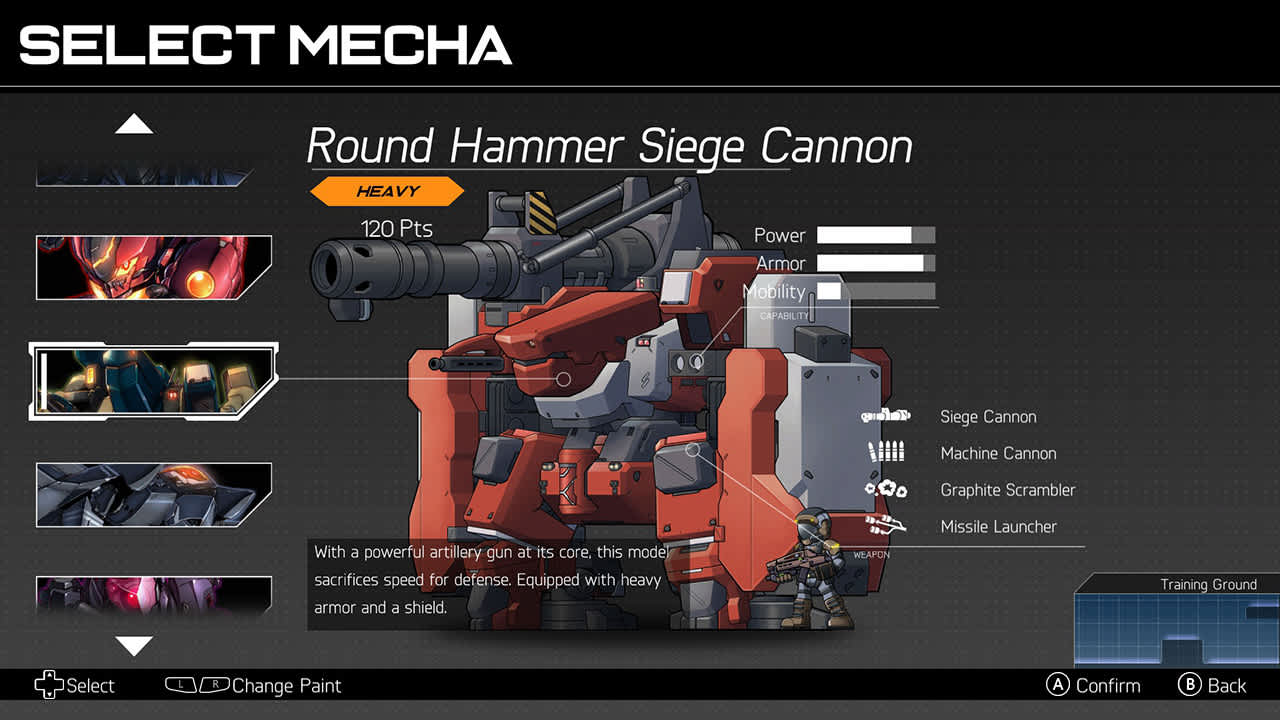Click the Mobility stat bar
Image resolution: width=1280 pixels, height=720 pixels.
click(x=875, y=292)
